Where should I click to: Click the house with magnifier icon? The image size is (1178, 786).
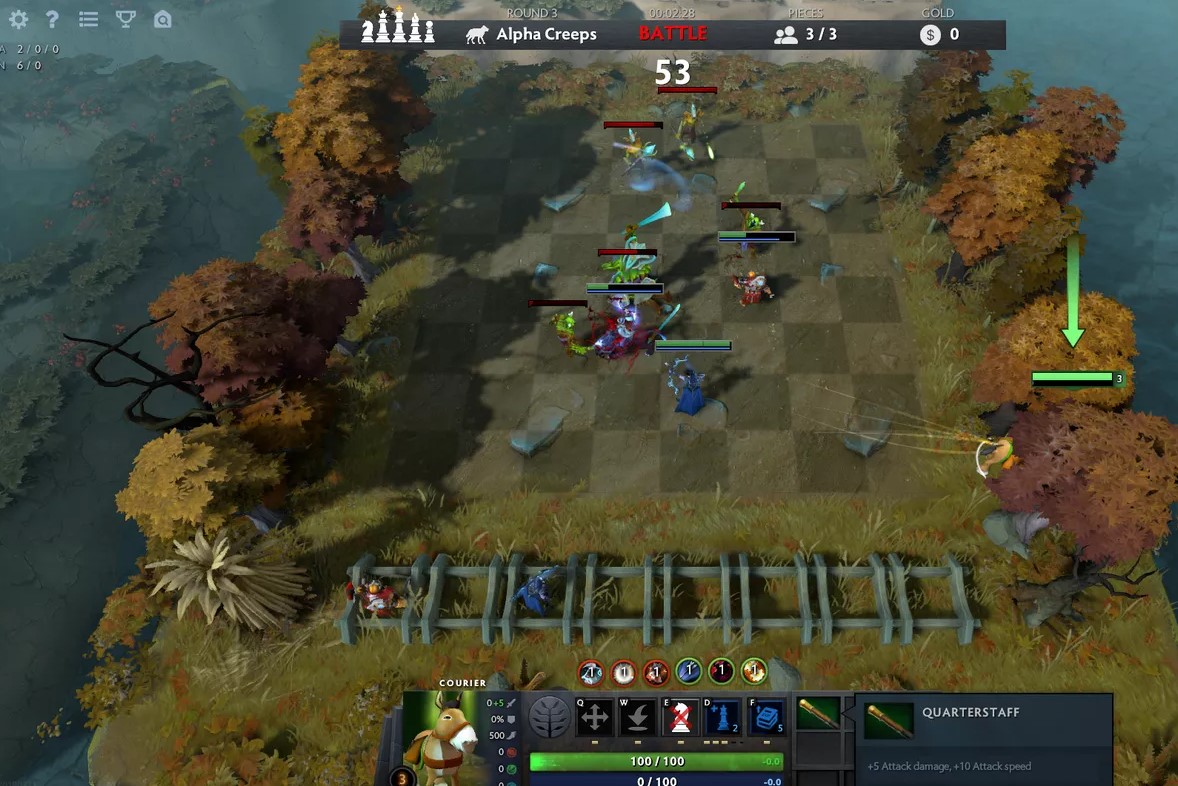(162, 19)
